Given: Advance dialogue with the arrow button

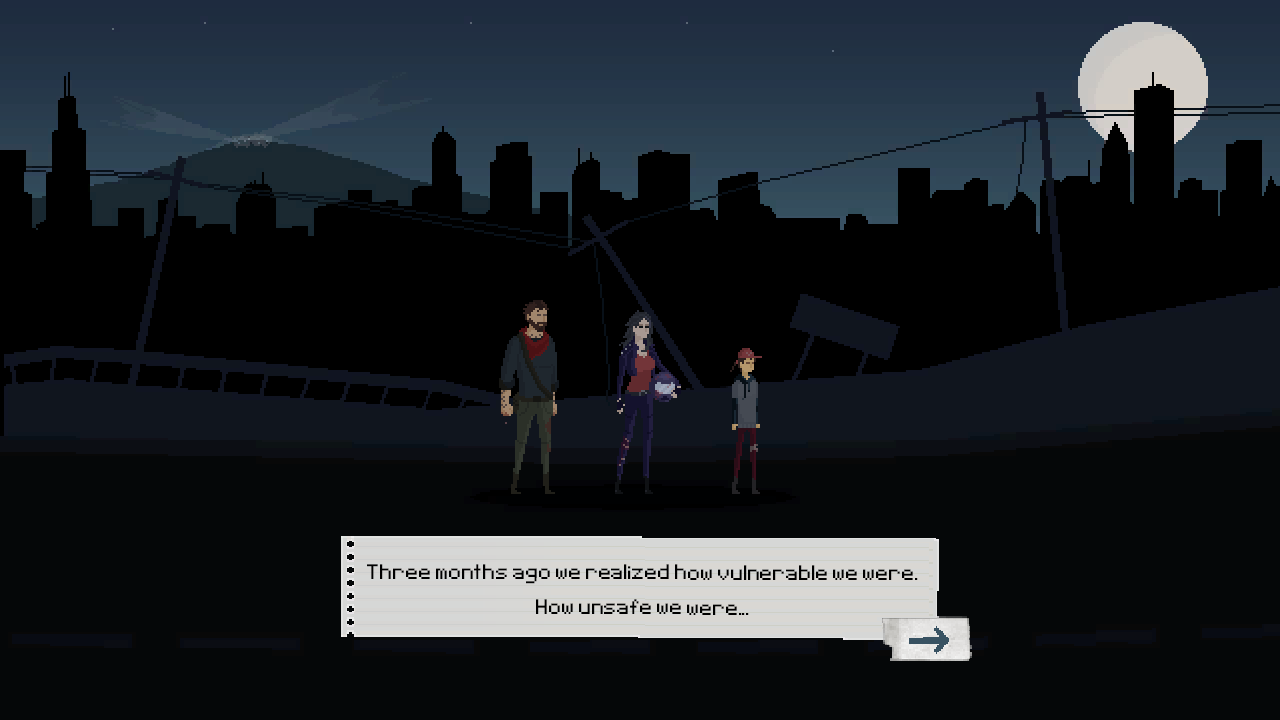Looking at the screenshot, I should pos(929,640).
